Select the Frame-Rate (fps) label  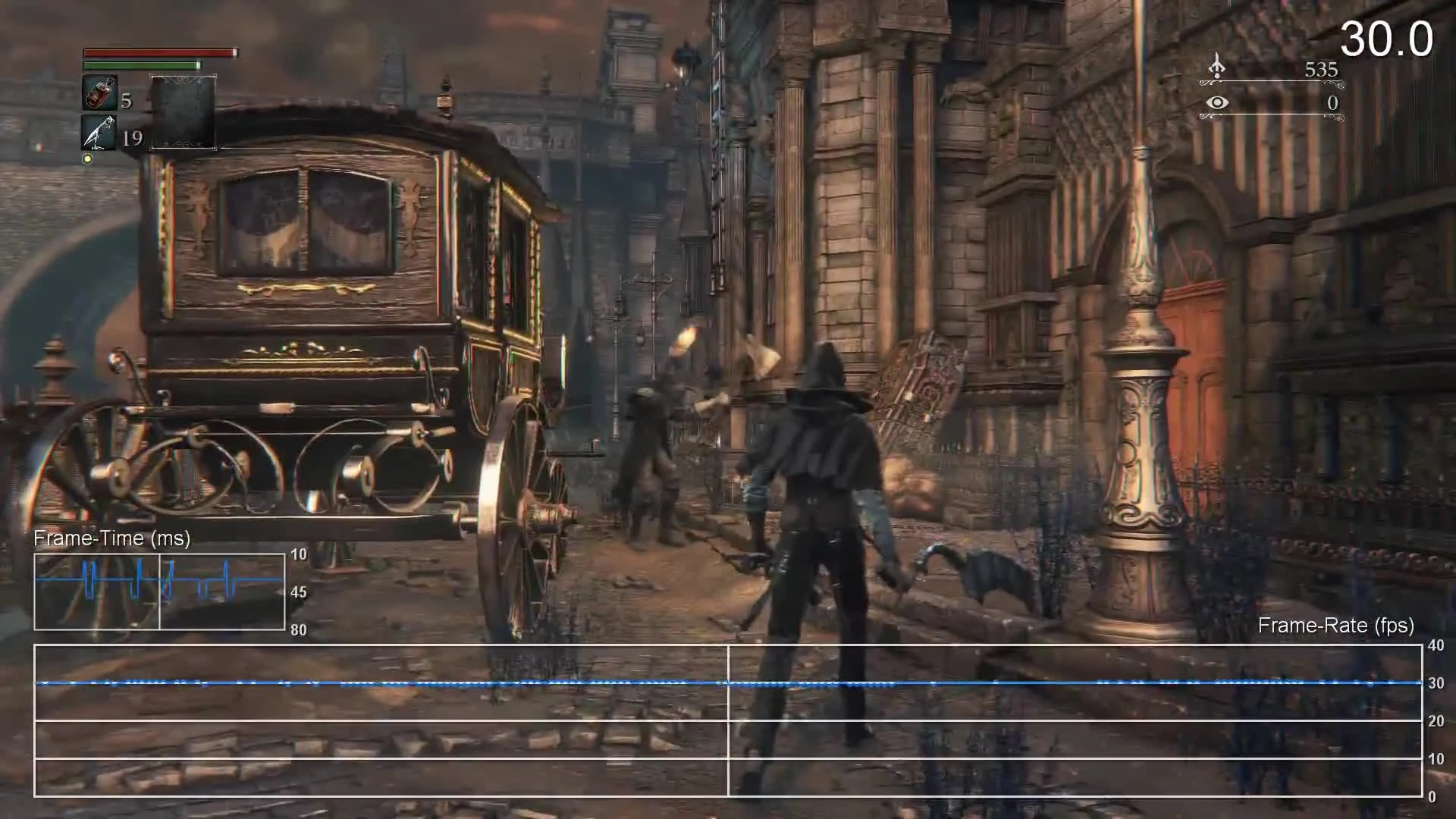pos(1335,626)
